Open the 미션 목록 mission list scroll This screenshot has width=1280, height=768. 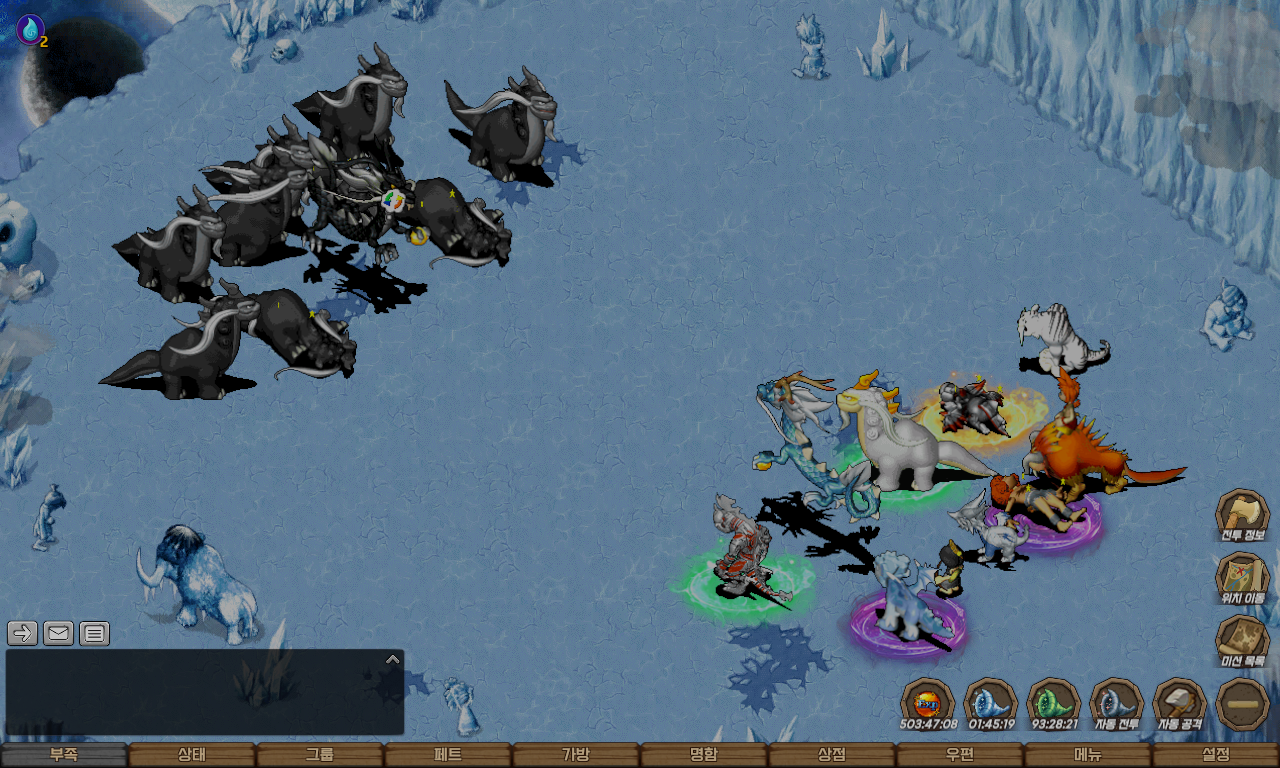coord(1243,641)
